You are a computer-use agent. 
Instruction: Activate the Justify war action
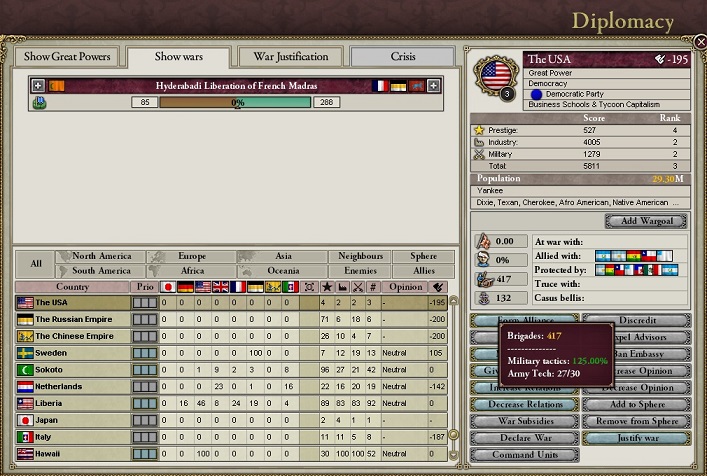tap(636, 438)
